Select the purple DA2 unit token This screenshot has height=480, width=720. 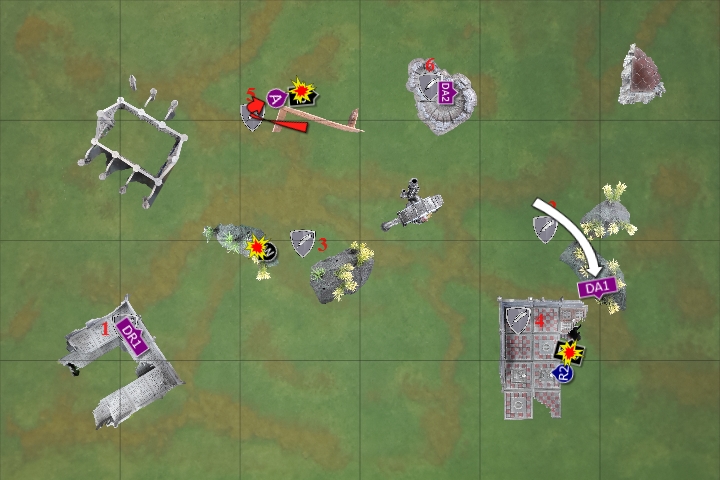[x=446, y=90]
